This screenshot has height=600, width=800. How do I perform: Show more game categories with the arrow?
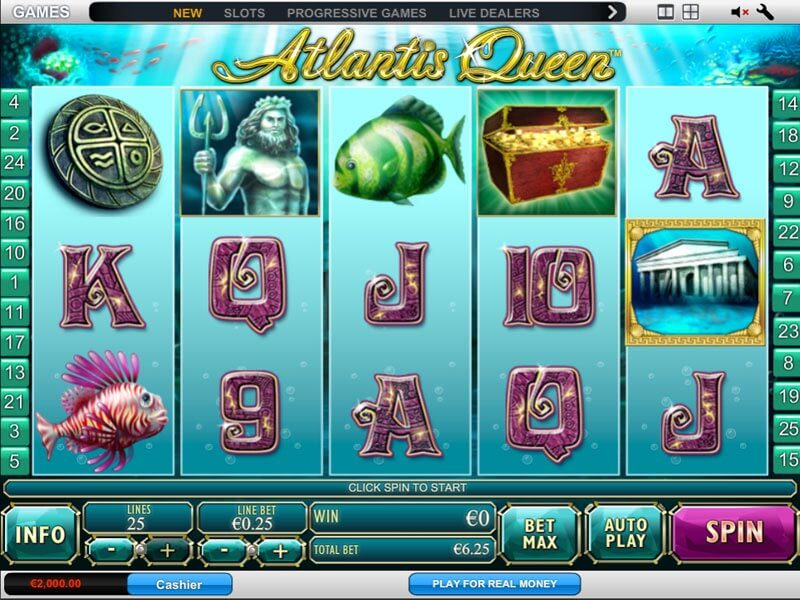coord(613,13)
